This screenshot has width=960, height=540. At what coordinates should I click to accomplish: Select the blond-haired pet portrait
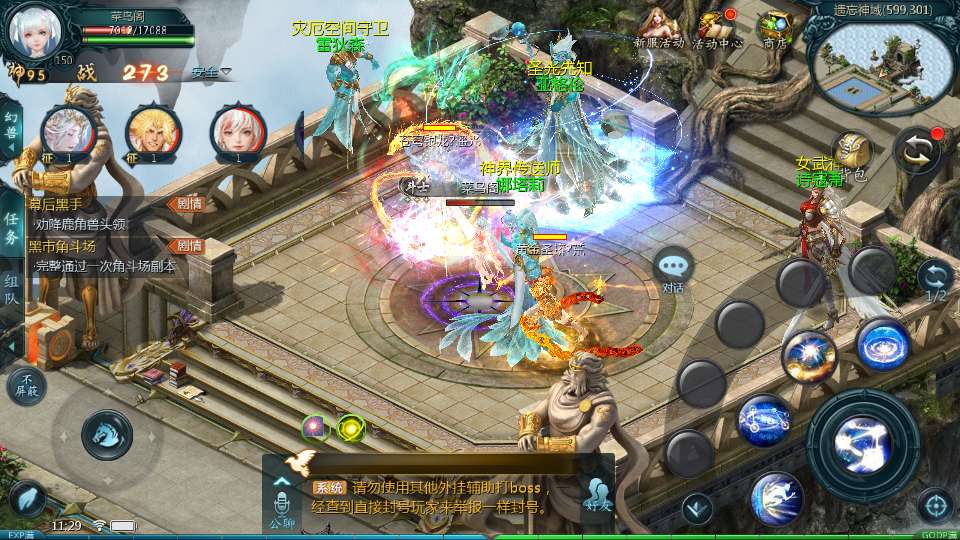[153, 131]
